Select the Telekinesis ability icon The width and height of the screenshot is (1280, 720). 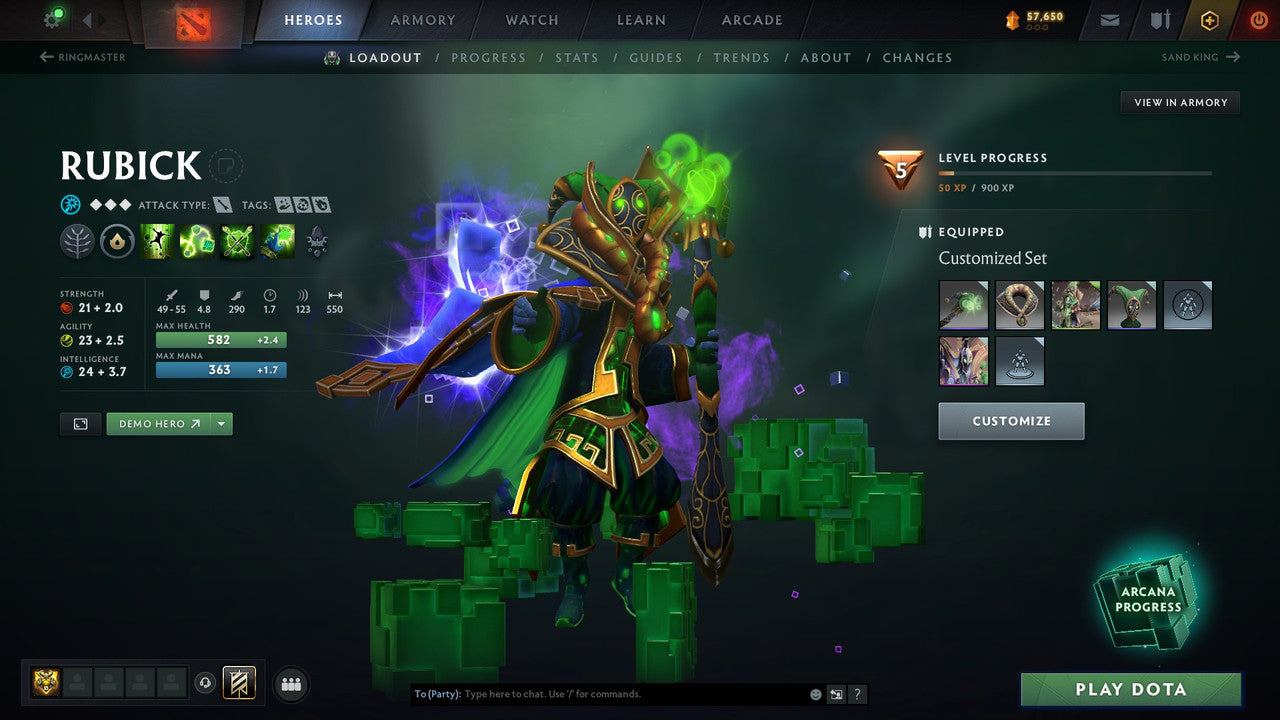tap(157, 240)
